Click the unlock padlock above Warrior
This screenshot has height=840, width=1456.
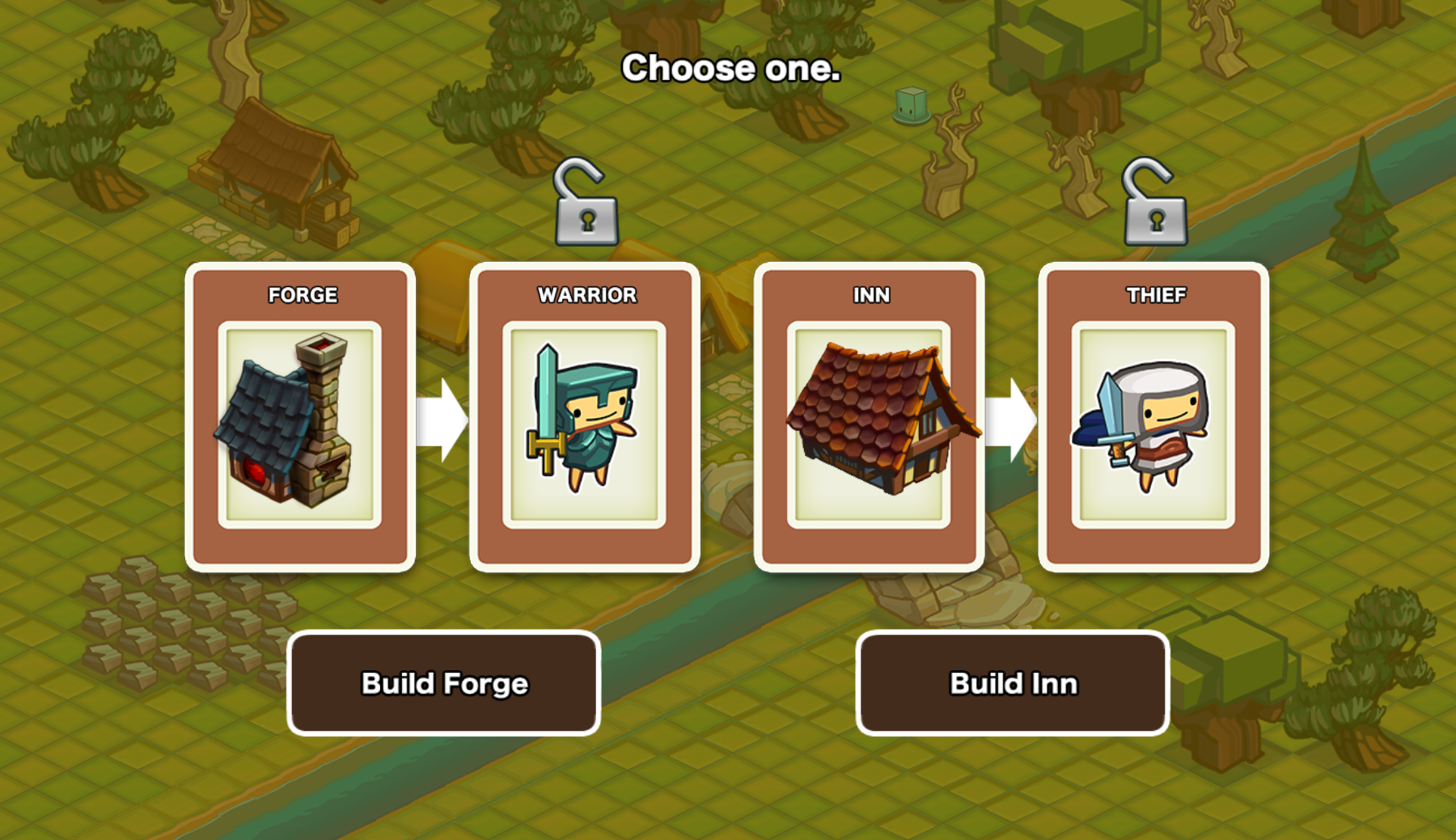[586, 205]
